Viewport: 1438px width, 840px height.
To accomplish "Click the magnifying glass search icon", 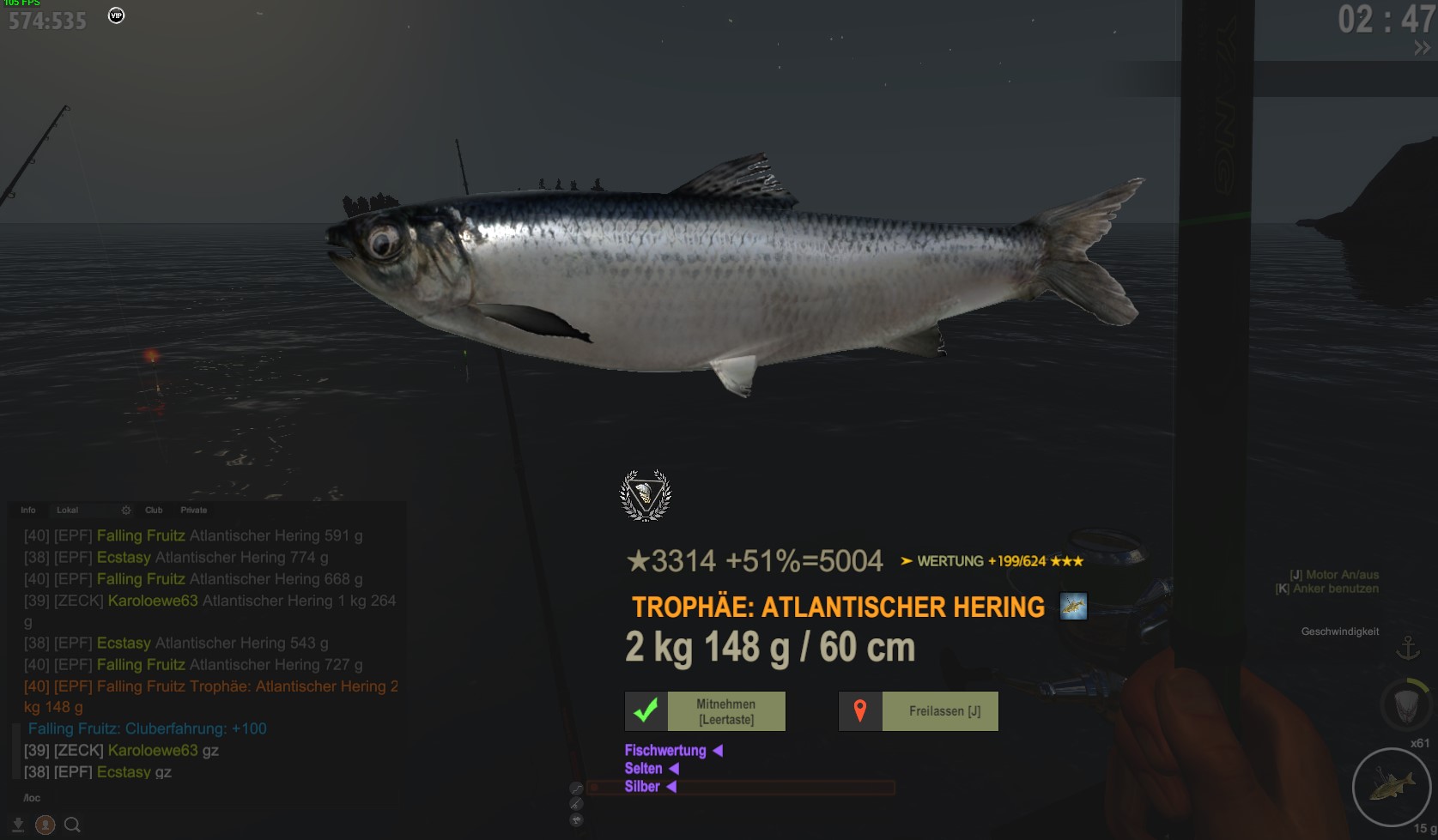I will coord(73,825).
